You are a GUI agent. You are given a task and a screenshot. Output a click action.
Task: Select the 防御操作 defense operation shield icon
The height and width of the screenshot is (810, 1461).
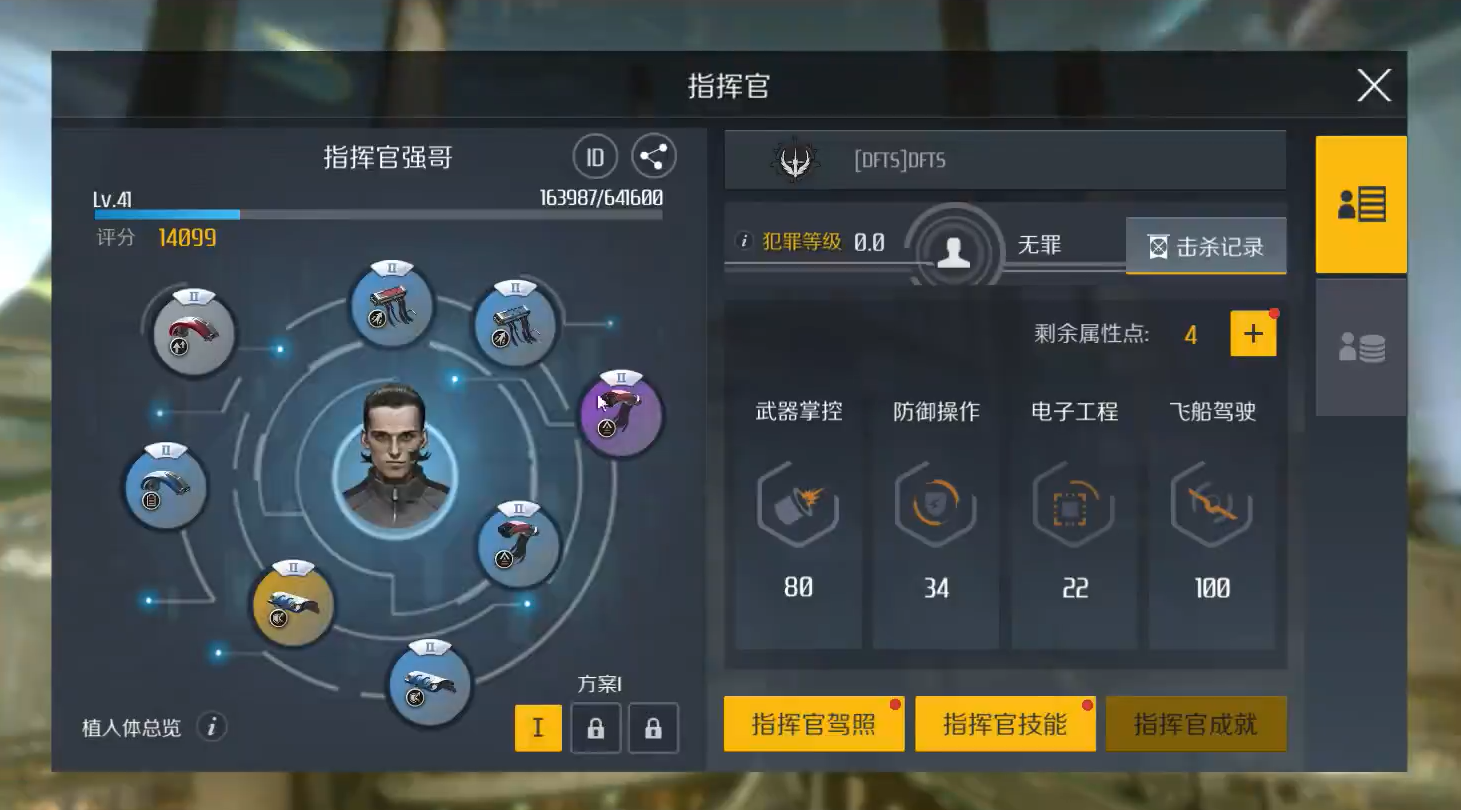pos(935,506)
